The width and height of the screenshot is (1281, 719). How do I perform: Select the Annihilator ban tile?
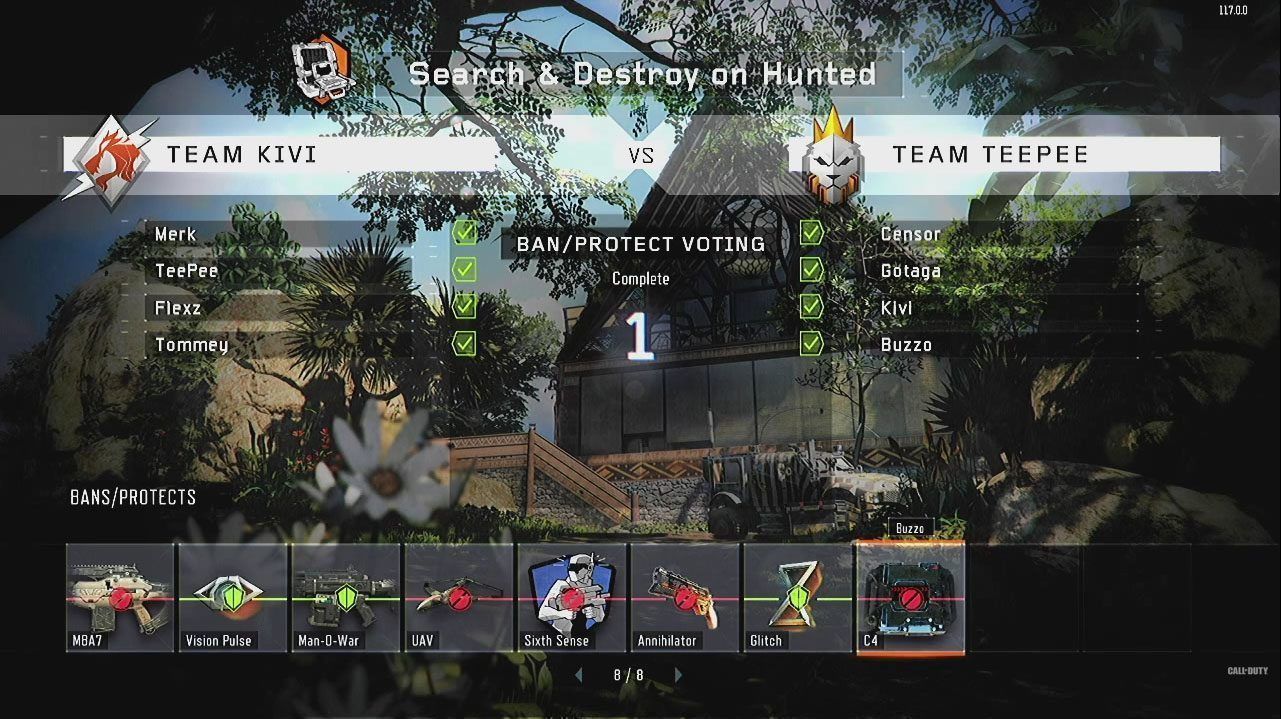(x=685, y=597)
